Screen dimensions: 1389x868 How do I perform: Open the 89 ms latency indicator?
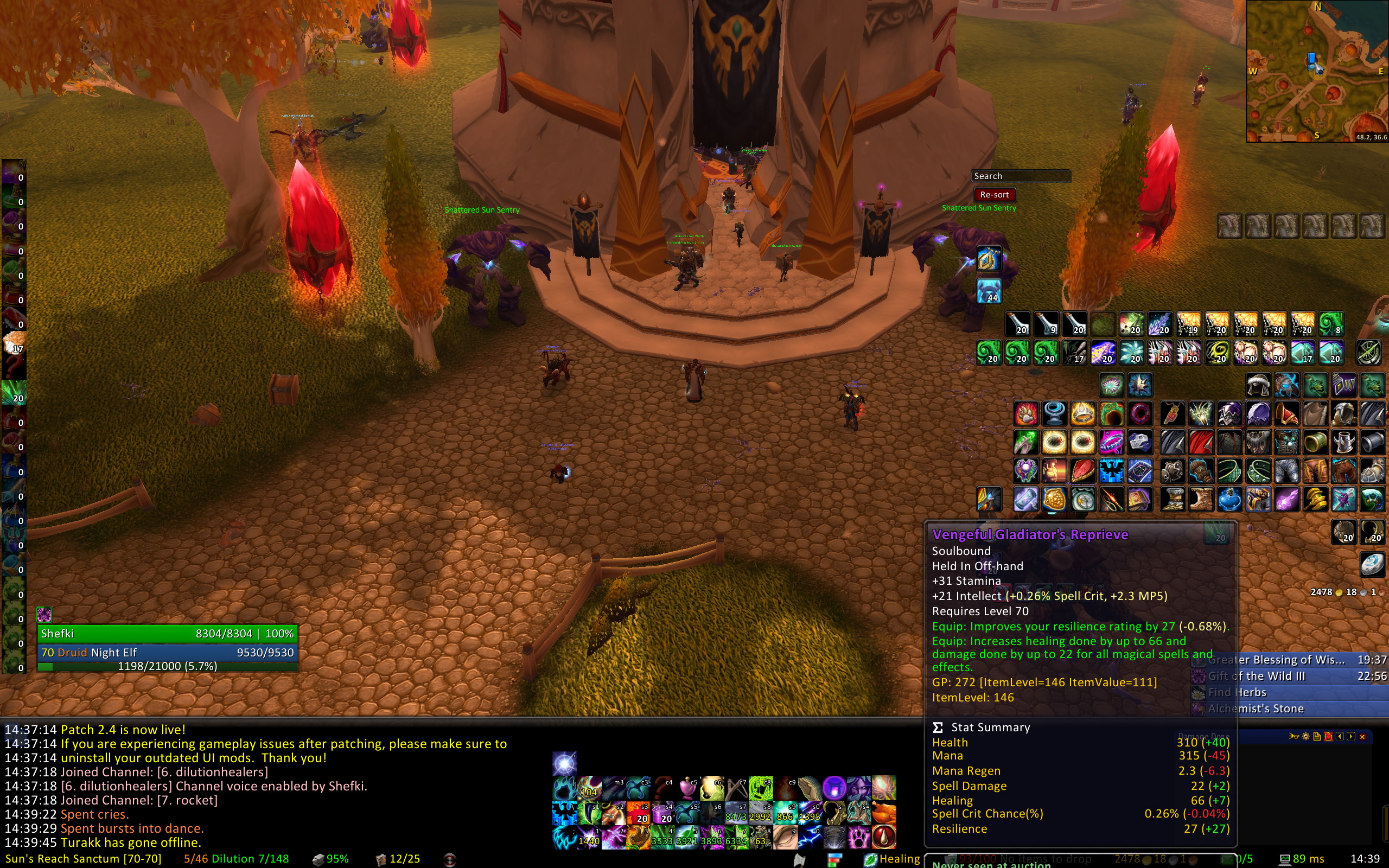(1302, 859)
